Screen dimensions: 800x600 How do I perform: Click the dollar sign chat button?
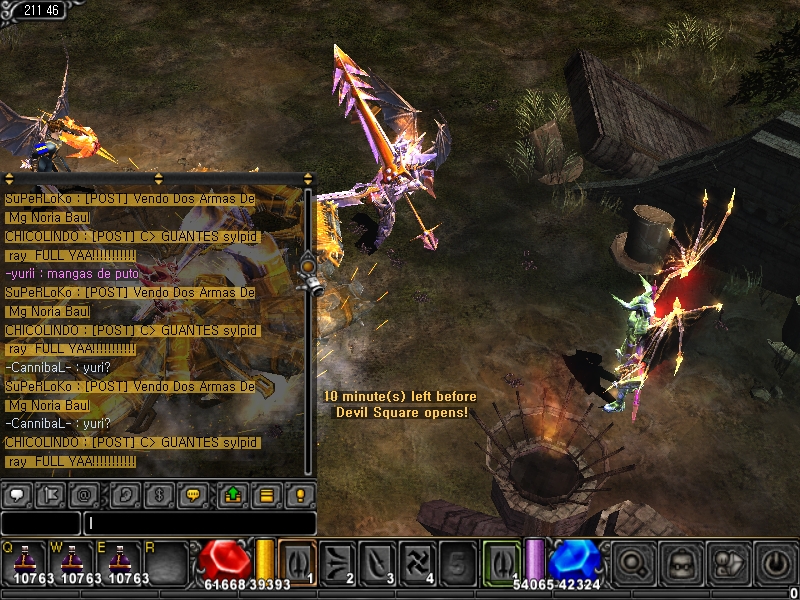[158, 494]
